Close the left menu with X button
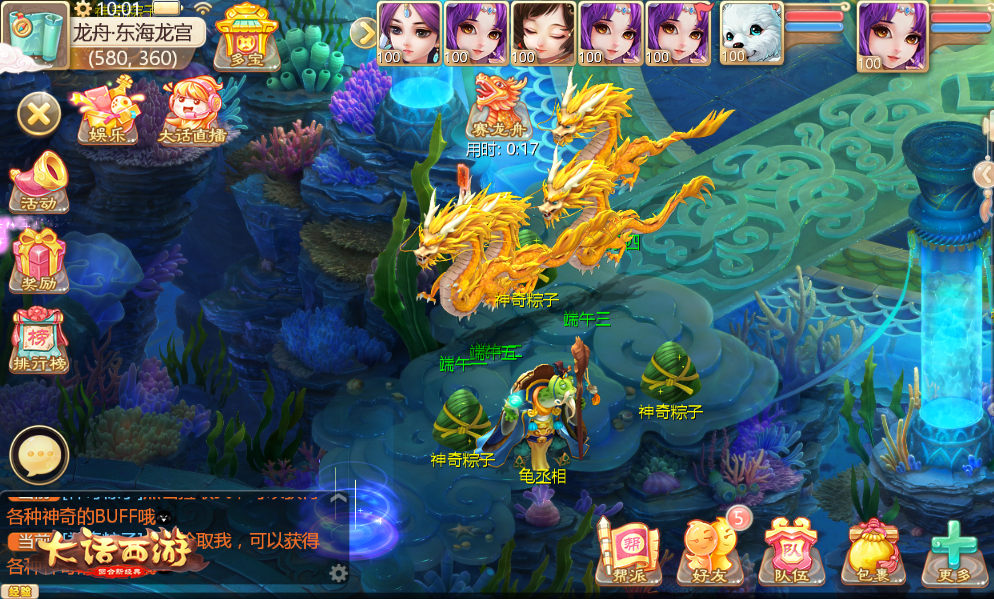 pyautogui.click(x=39, y=114)
